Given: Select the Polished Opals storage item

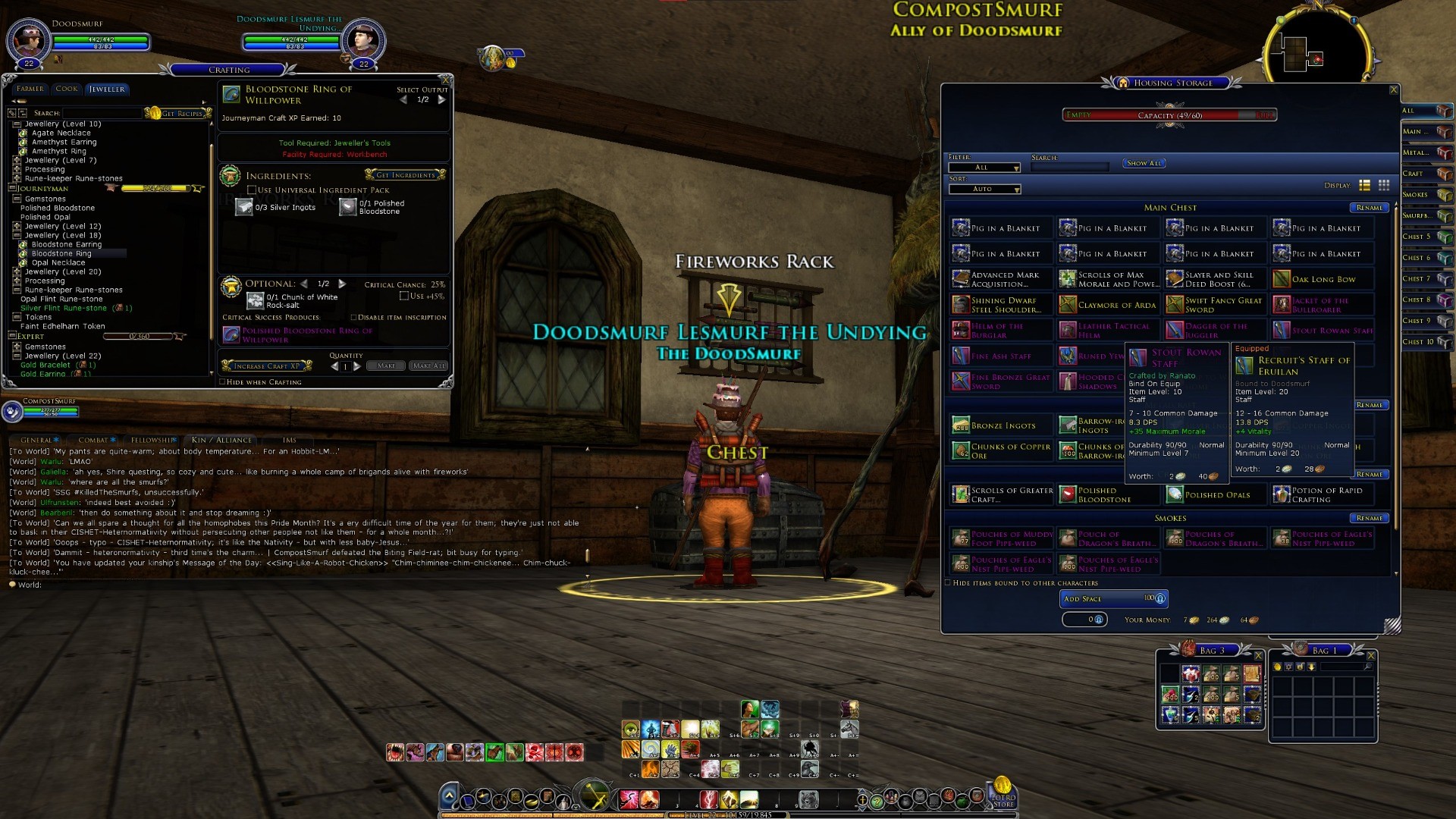Looking at the screenshot, I should pyautogui.click(x=1216, y=495).
